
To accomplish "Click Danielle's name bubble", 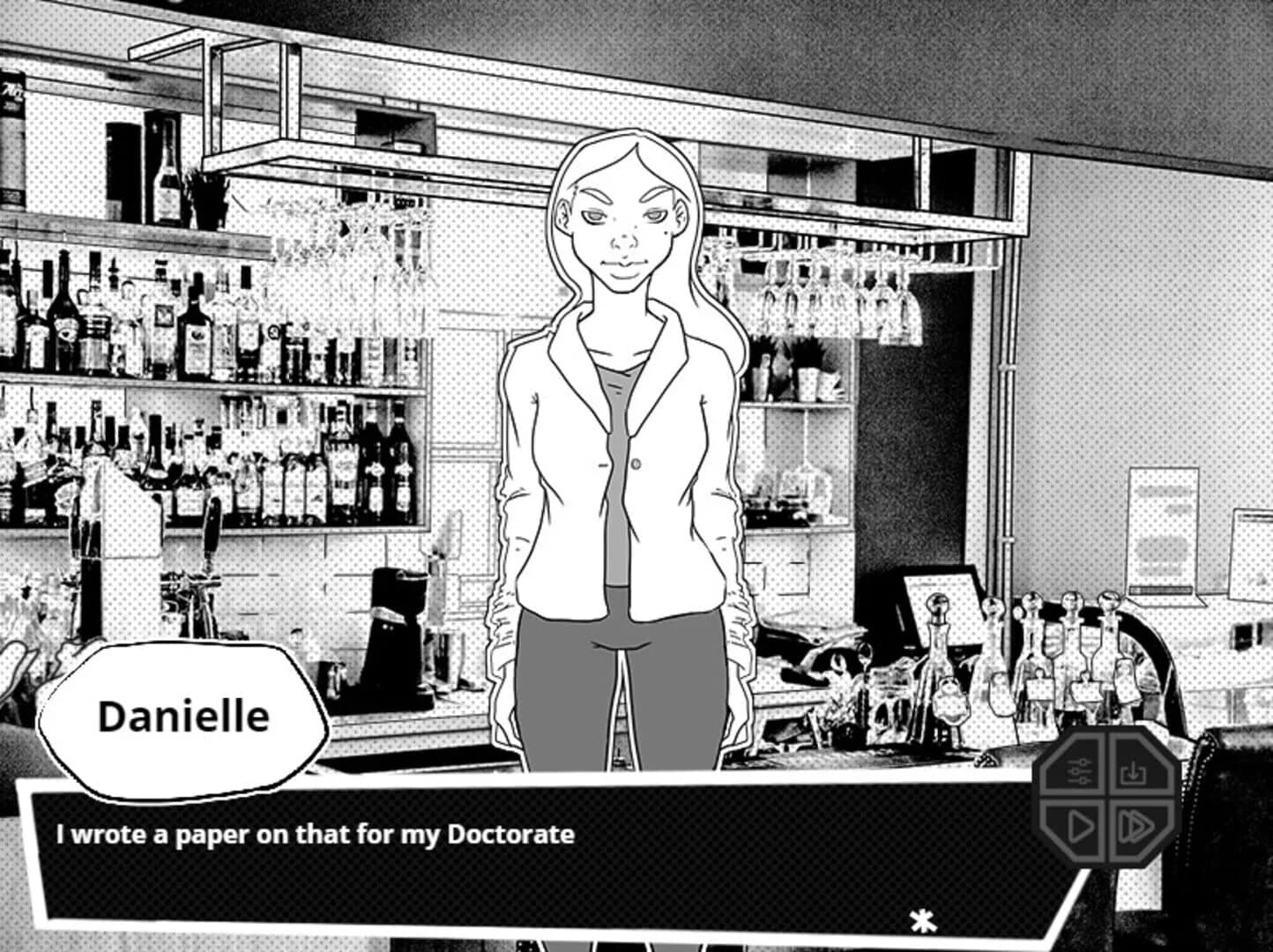I will pyautogui.click(x=183, y=716).
